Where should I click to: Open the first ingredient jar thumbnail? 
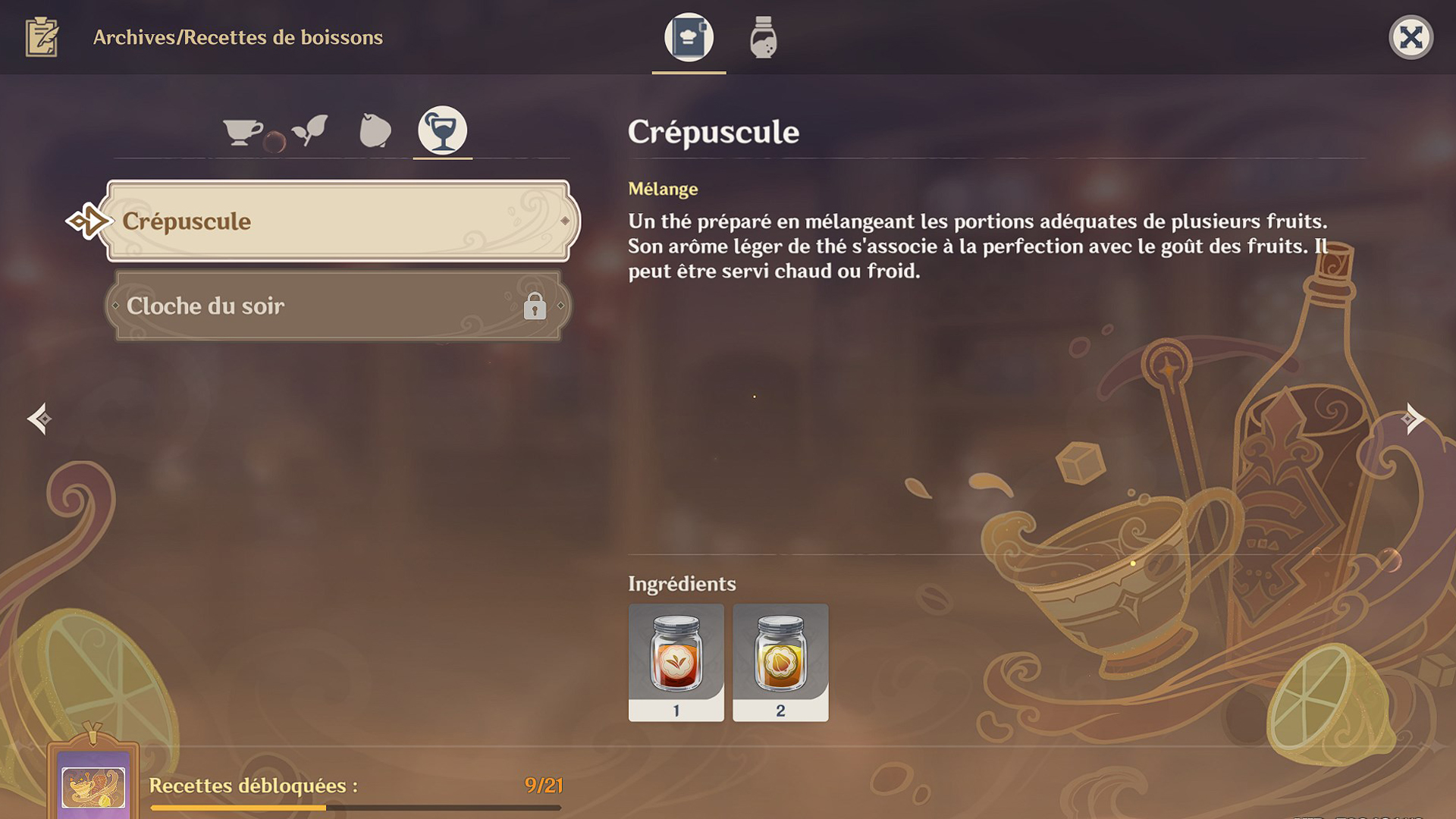pos(676,664)
